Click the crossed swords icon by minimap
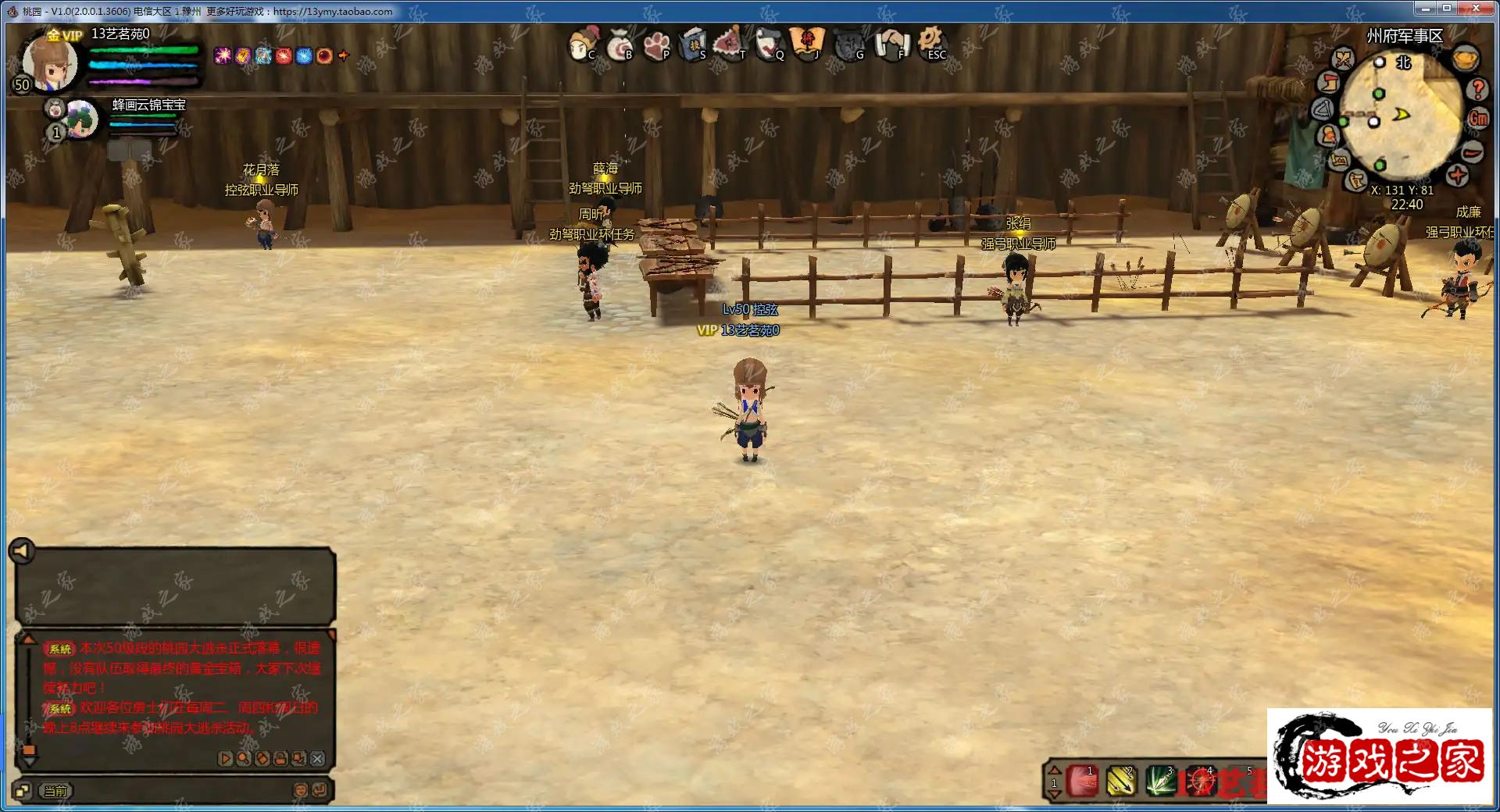Image resolution: width=1500 pixels, height=812 pixels. click(x=1343, y=59)
